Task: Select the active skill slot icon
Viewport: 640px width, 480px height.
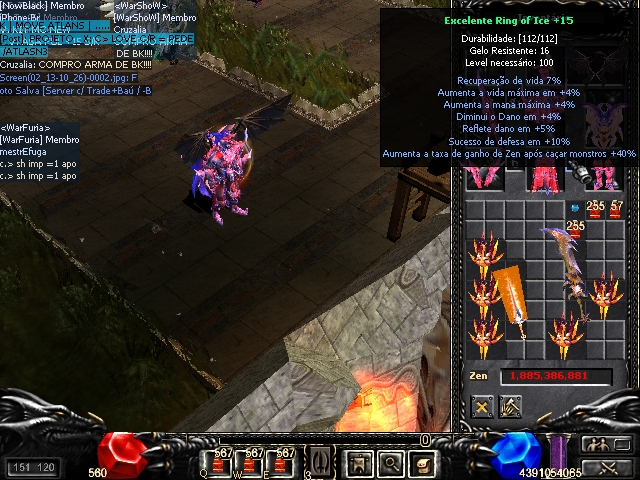Action: click(319, 462)
